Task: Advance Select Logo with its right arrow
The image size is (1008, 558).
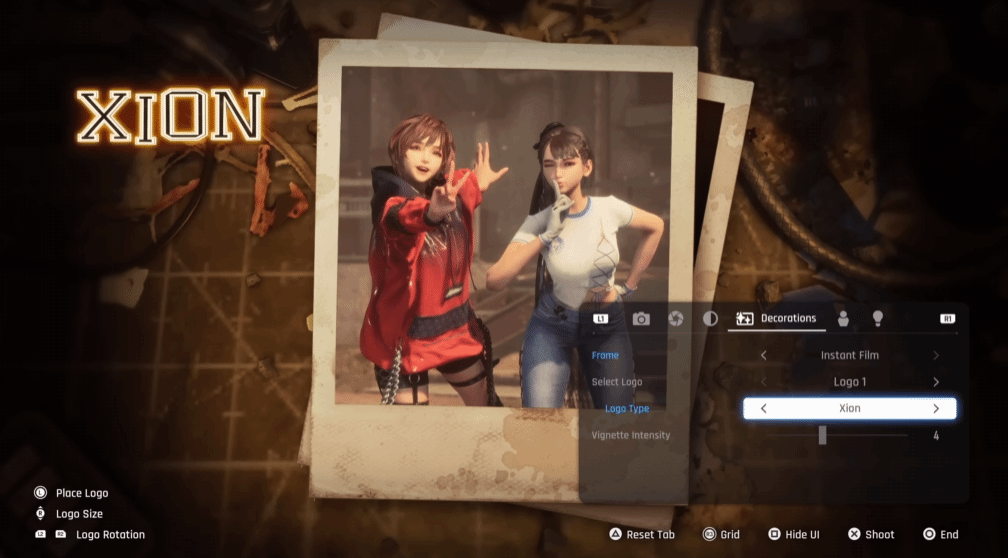Action: point(936,382)
